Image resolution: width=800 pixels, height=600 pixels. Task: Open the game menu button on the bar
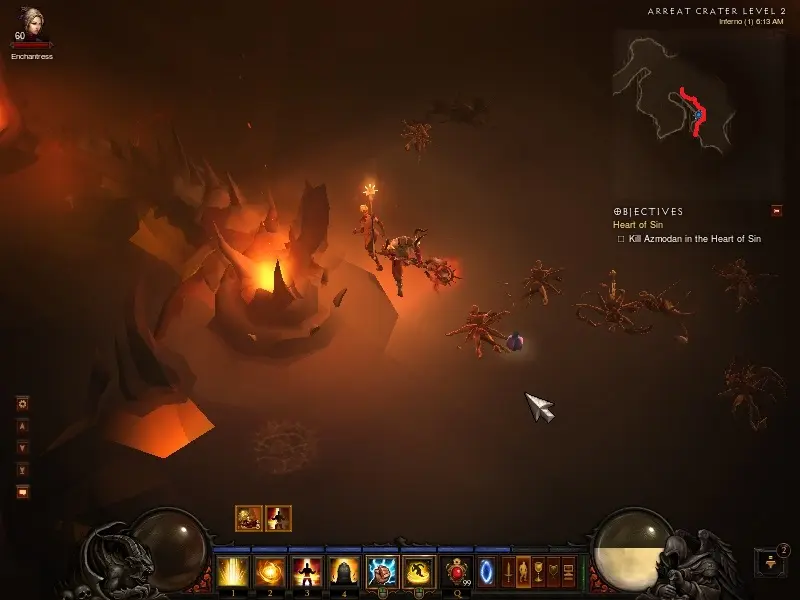coord(569,572)
